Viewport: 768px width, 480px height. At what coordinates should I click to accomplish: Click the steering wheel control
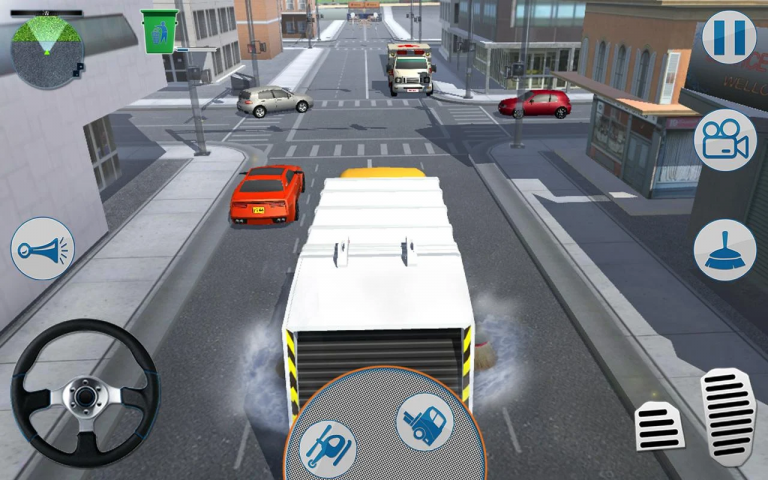pyautogui.click(x=85, y=393)
